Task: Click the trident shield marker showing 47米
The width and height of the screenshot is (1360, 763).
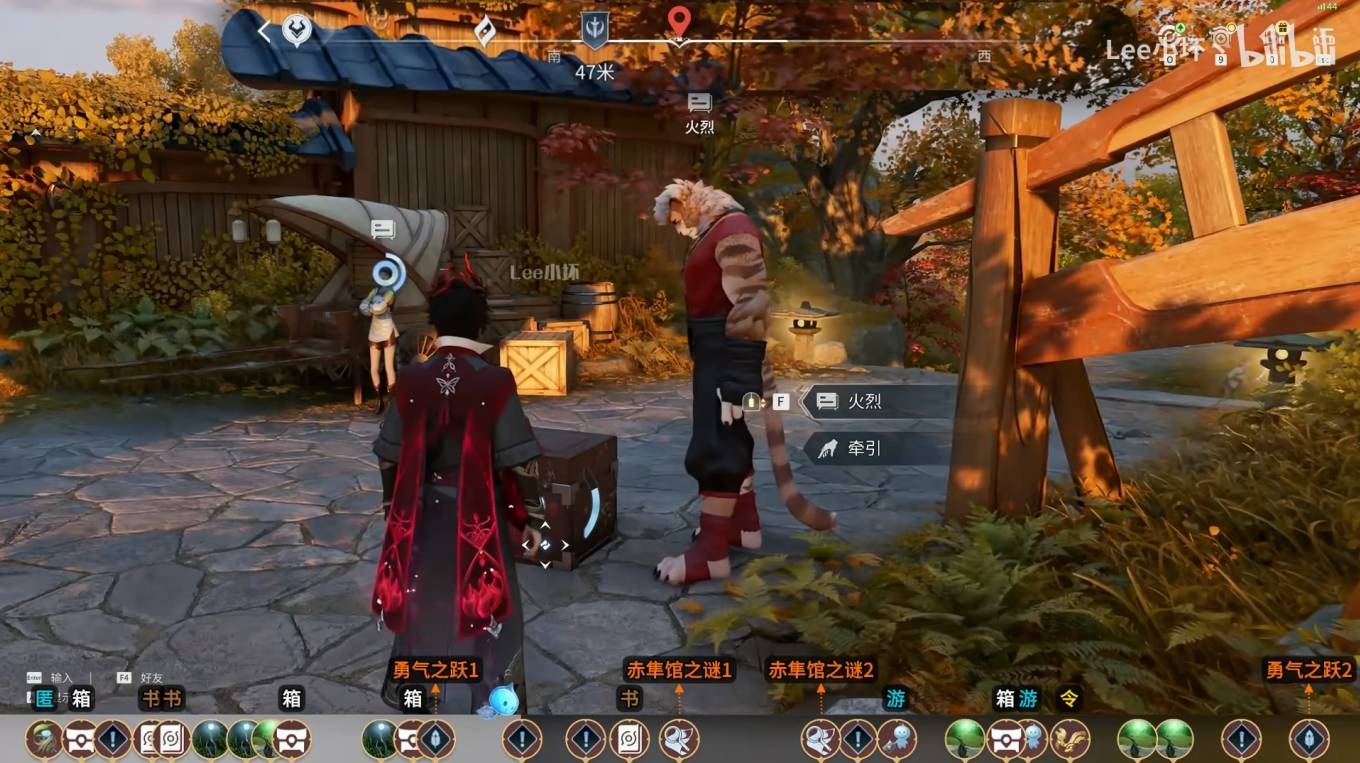Action: [594, 31]
